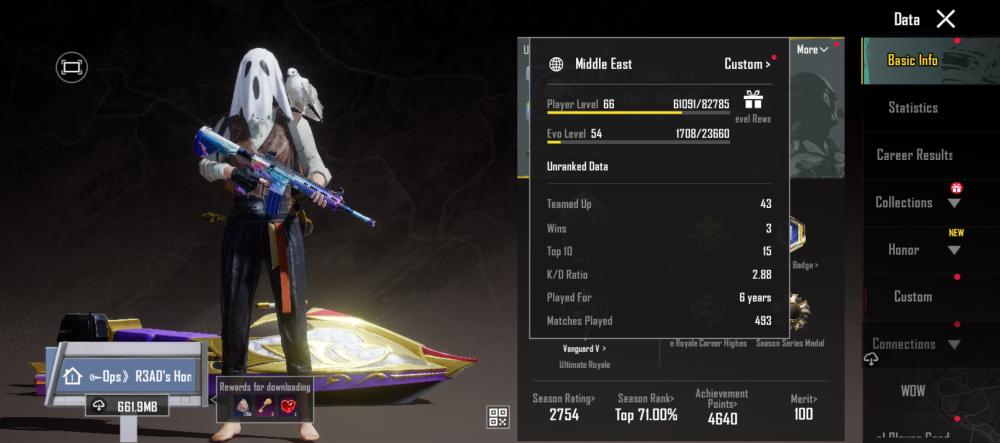Toggle the fullscreen view icon
The height and width of the screenshot is (443, 1000).
71,67
